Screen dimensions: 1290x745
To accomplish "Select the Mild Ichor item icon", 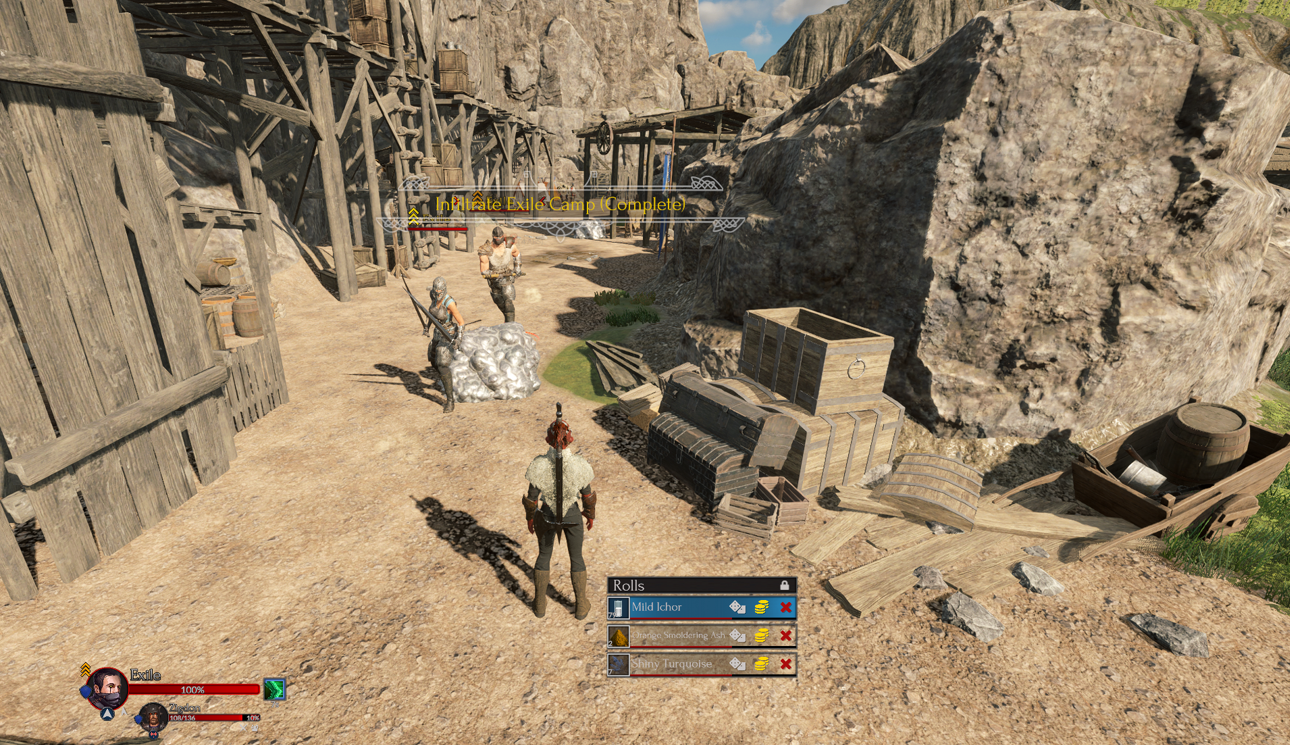I will pos(619,608).
